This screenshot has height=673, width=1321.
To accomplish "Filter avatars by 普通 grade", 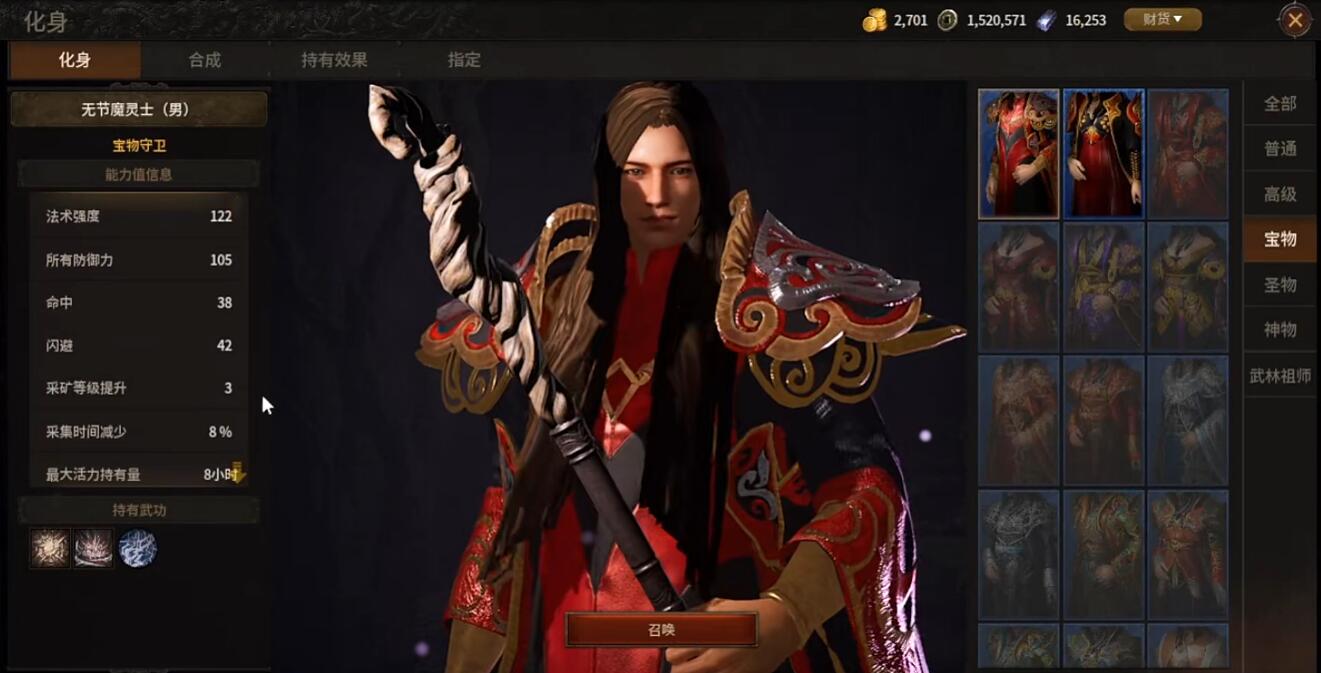I will pyautogui.click(x=1280, y=149).
